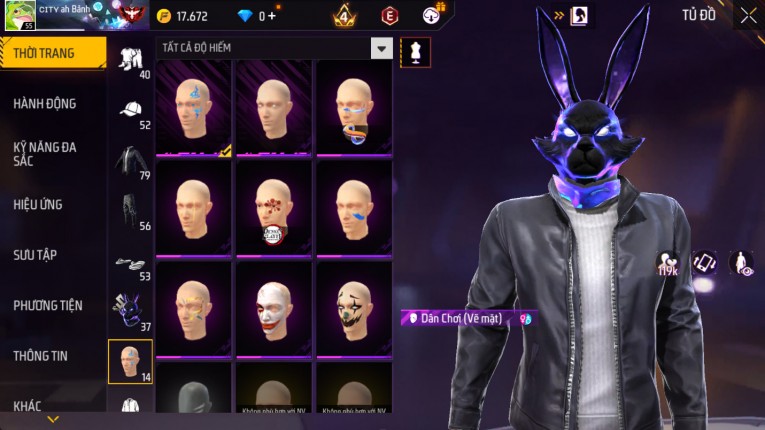The height and width of the screenshot is (430, 765).
Task: Go to the Sưu Tập tab
Action: [35, 255]
